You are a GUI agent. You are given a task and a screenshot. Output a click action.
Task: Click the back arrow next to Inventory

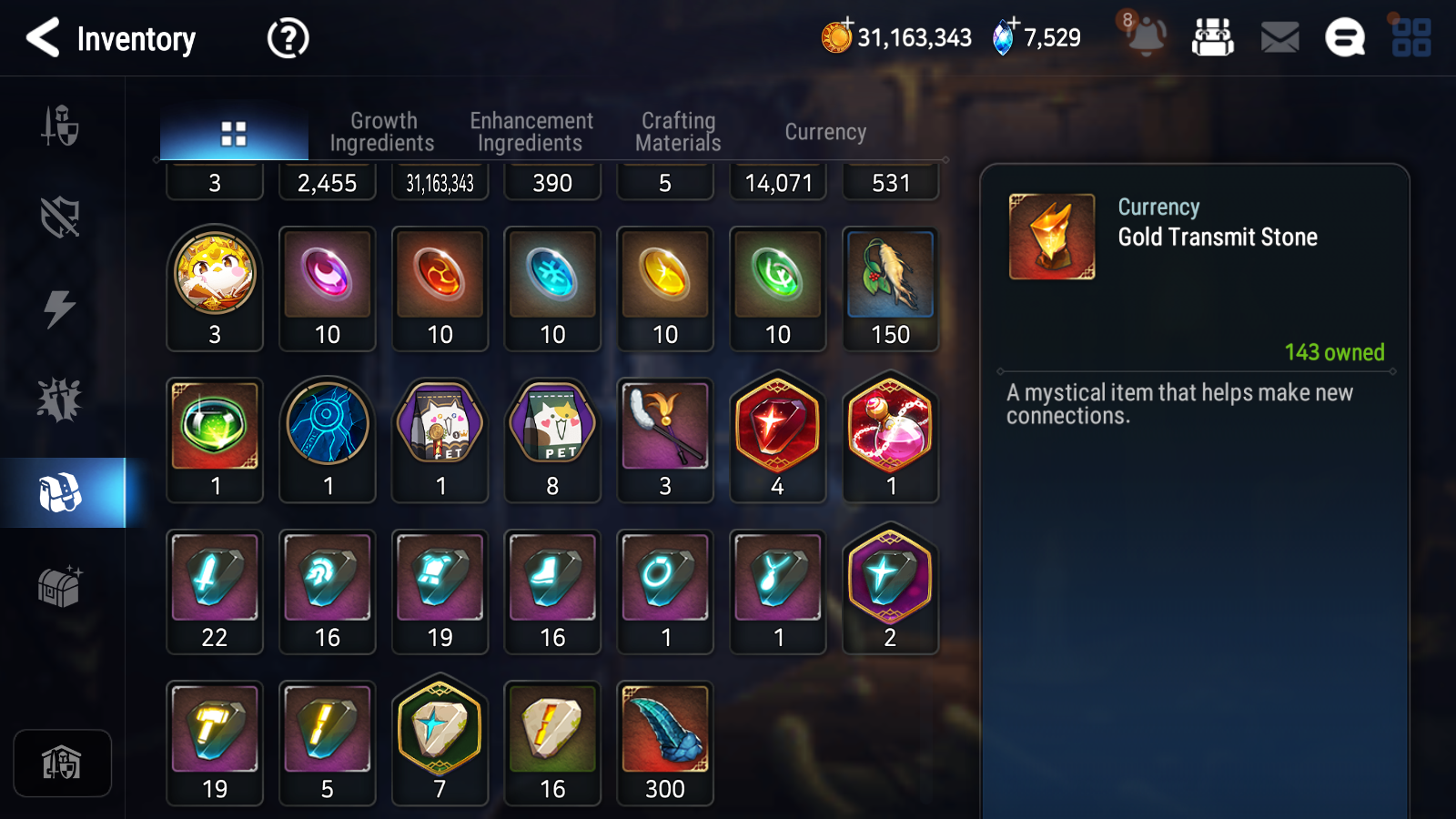pyautogui.click(x=41, y=38)
